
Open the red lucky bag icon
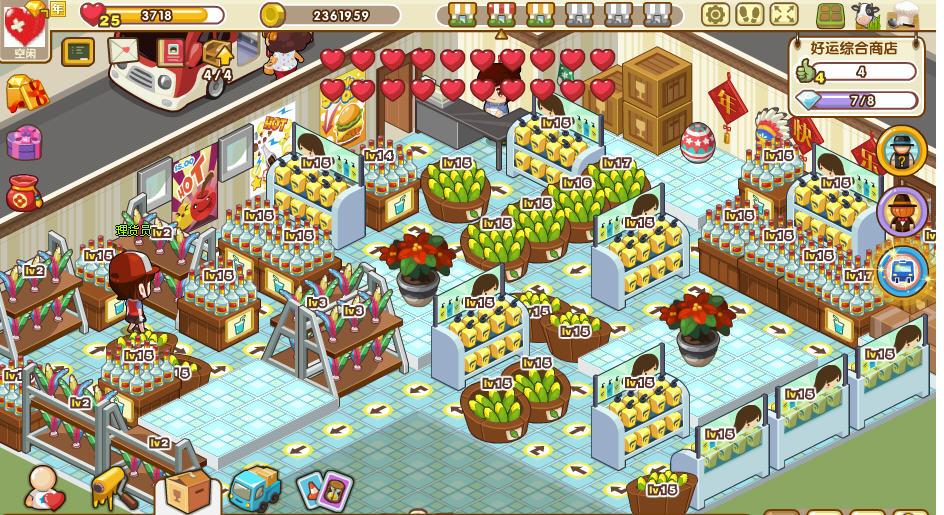[24, 192]
